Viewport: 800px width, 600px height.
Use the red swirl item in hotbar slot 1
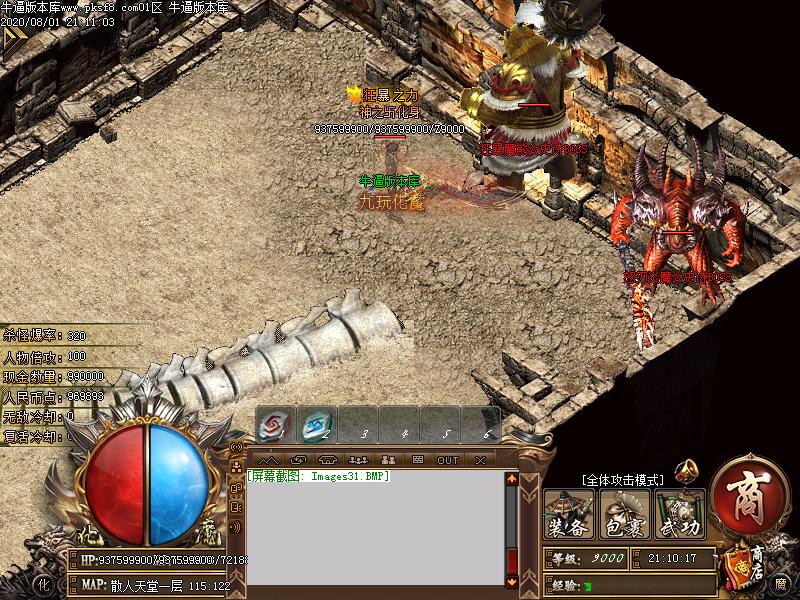(275, 426)
